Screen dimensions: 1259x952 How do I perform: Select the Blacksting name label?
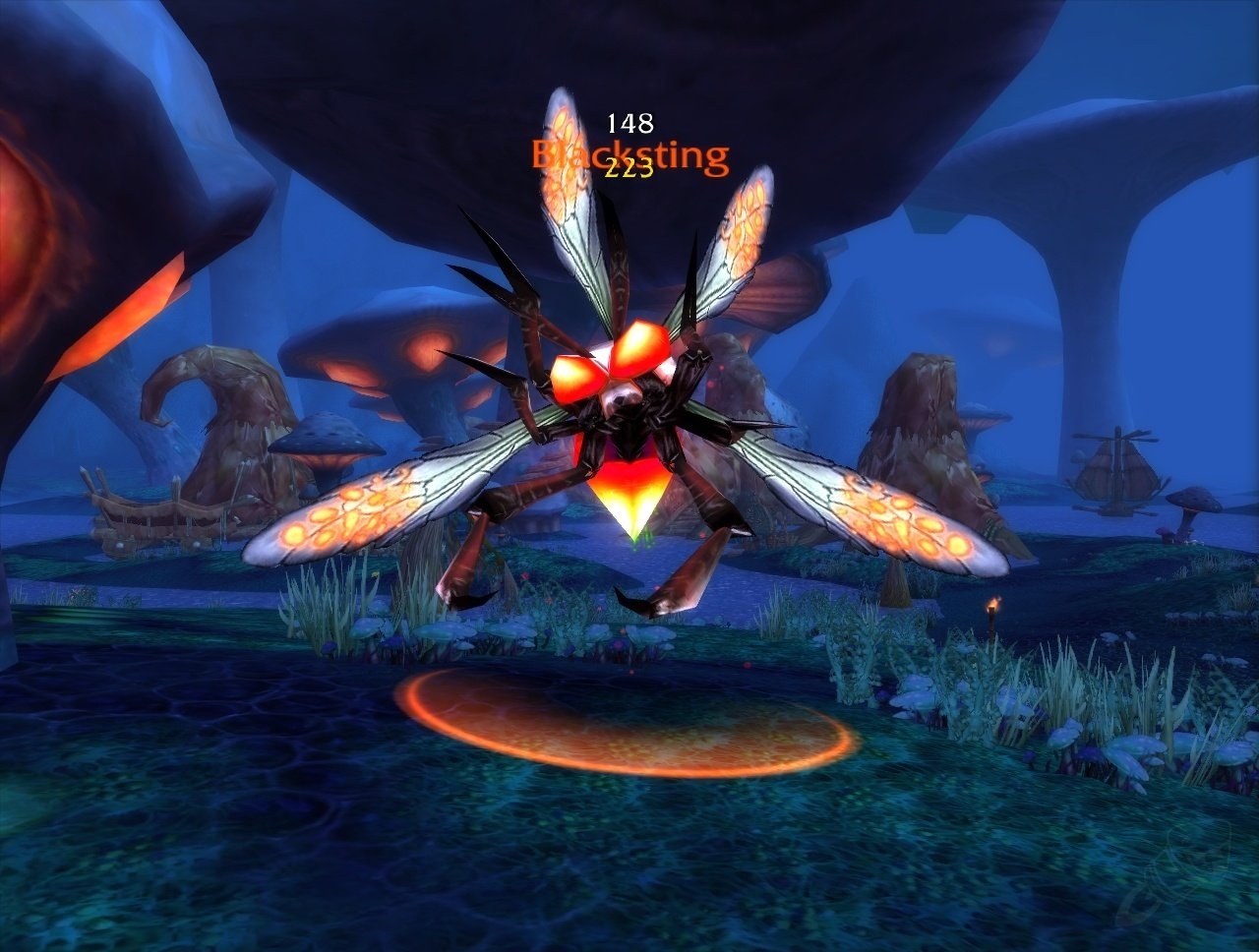coord(629,155)
